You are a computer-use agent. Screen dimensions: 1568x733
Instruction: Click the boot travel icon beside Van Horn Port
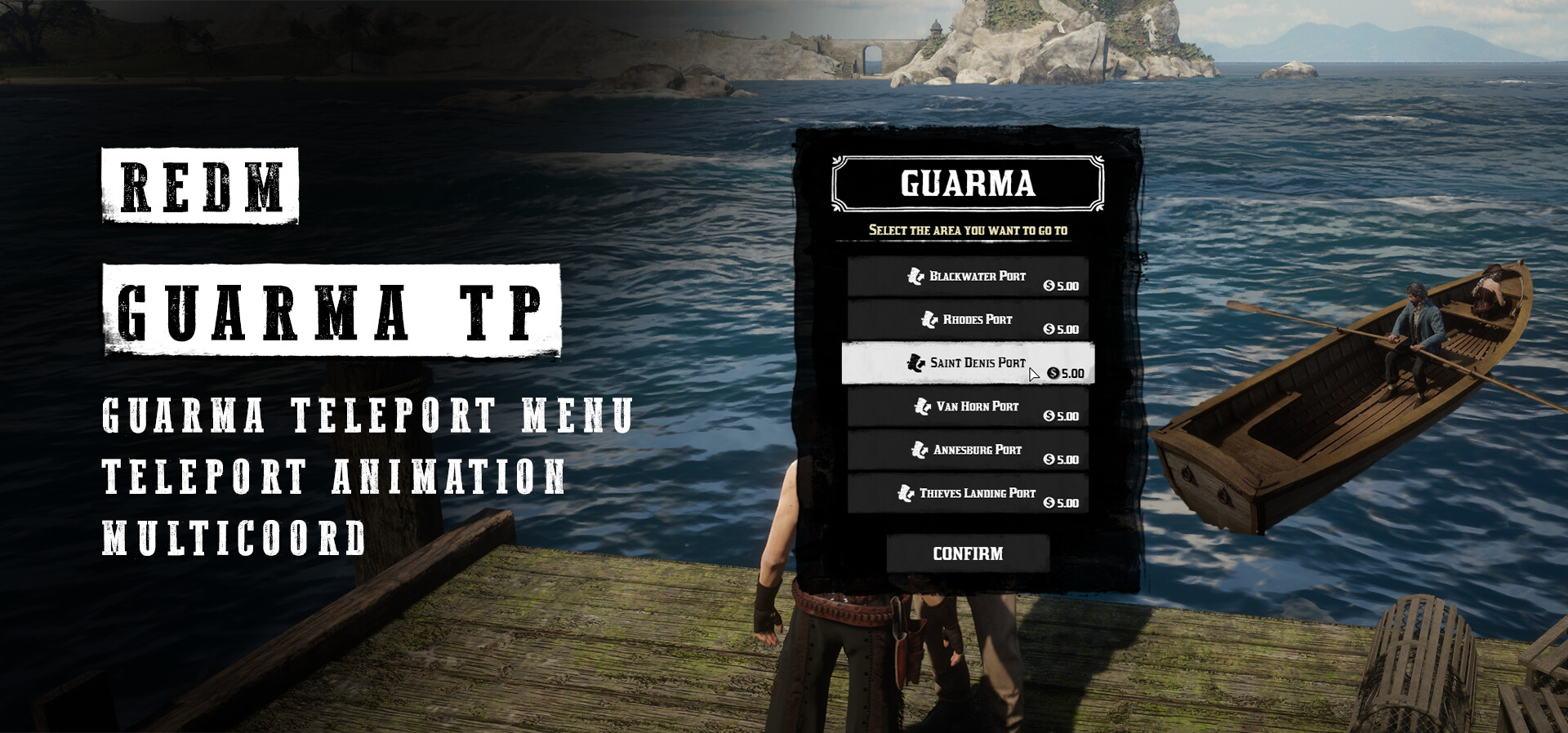click(x=921, y=406)
